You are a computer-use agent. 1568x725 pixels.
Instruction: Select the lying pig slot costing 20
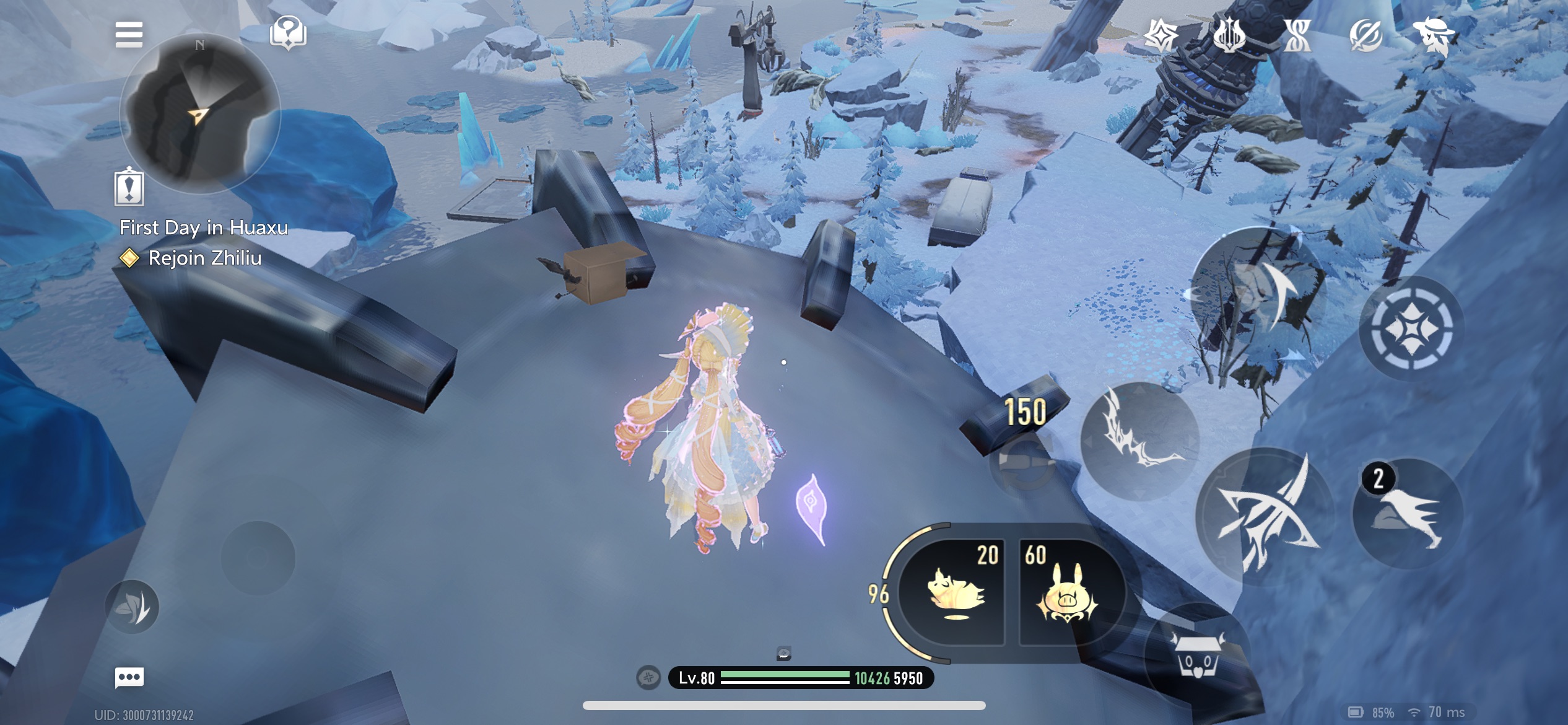point(953,592)
